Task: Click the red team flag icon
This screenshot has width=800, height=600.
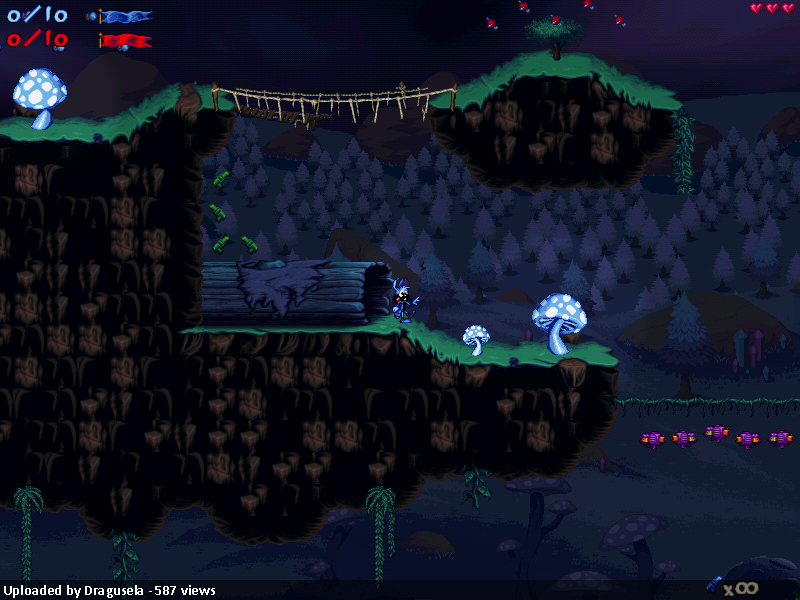Action: pyautogui.click(x=126, y=41)
